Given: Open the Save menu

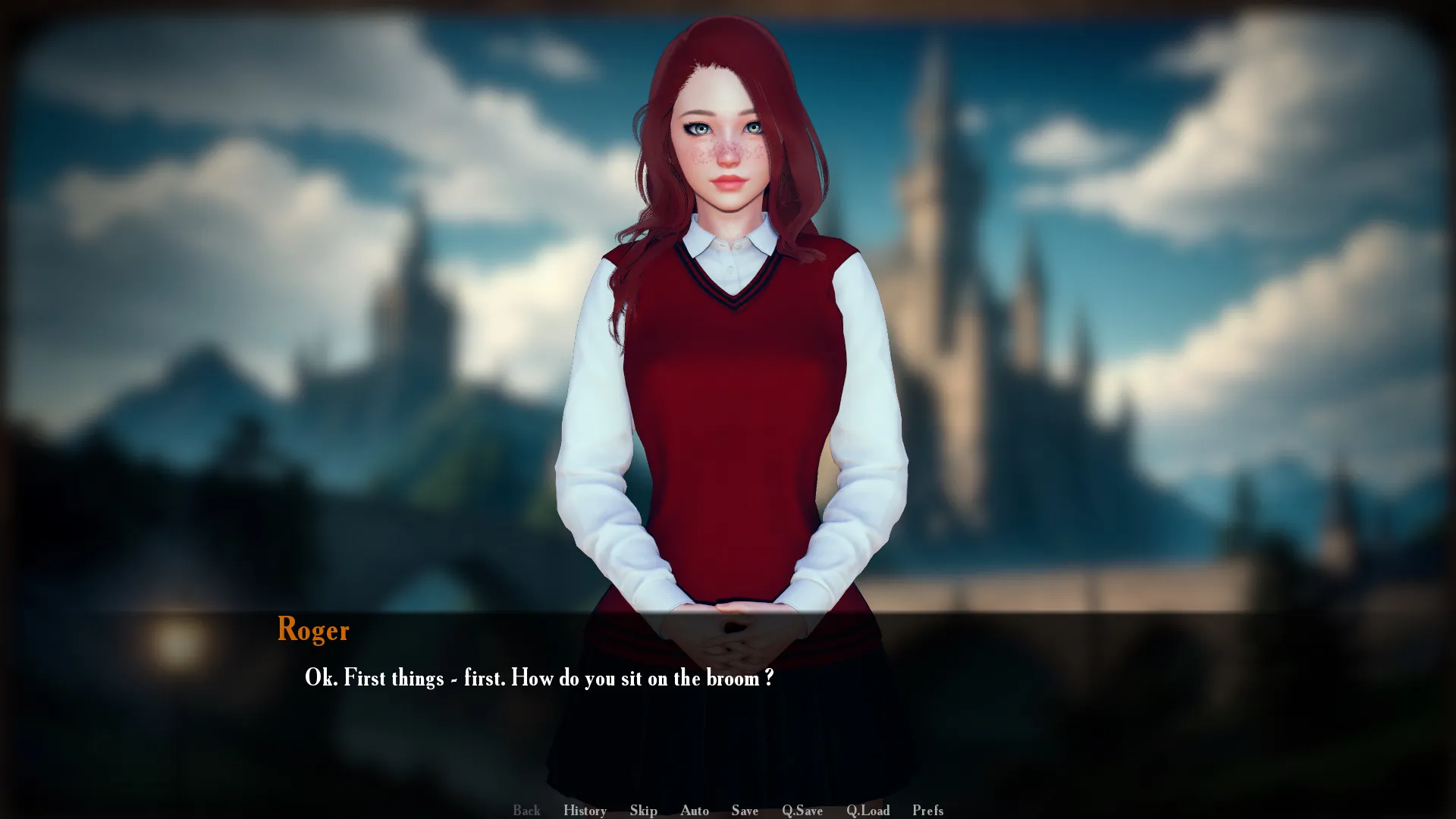Looking at the screenshot, I should click(745, 810).
